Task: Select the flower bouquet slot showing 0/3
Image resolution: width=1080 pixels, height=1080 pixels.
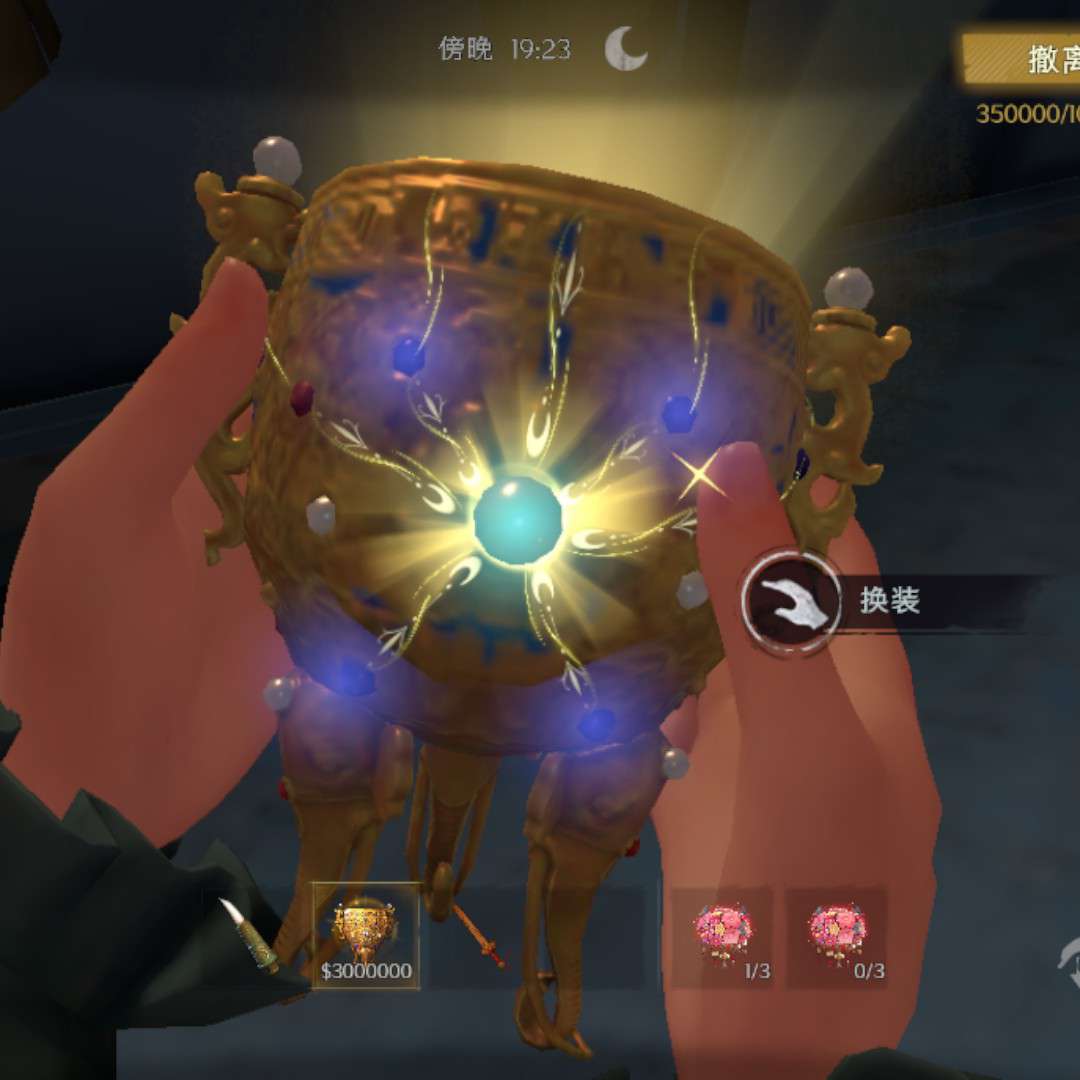Action: (x=836, y=936)
